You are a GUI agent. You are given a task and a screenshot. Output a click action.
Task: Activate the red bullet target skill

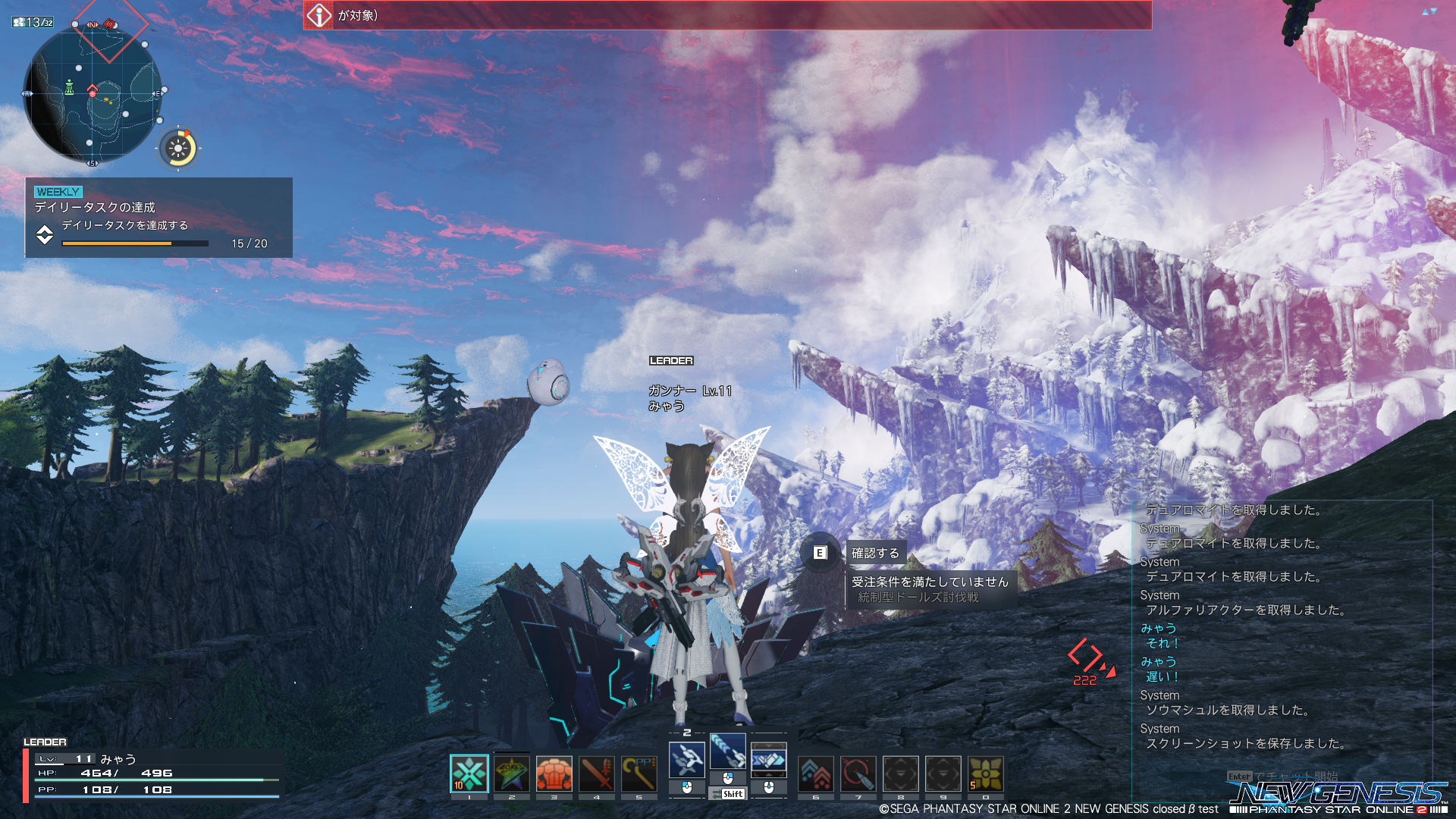click(x=858, y=774)
